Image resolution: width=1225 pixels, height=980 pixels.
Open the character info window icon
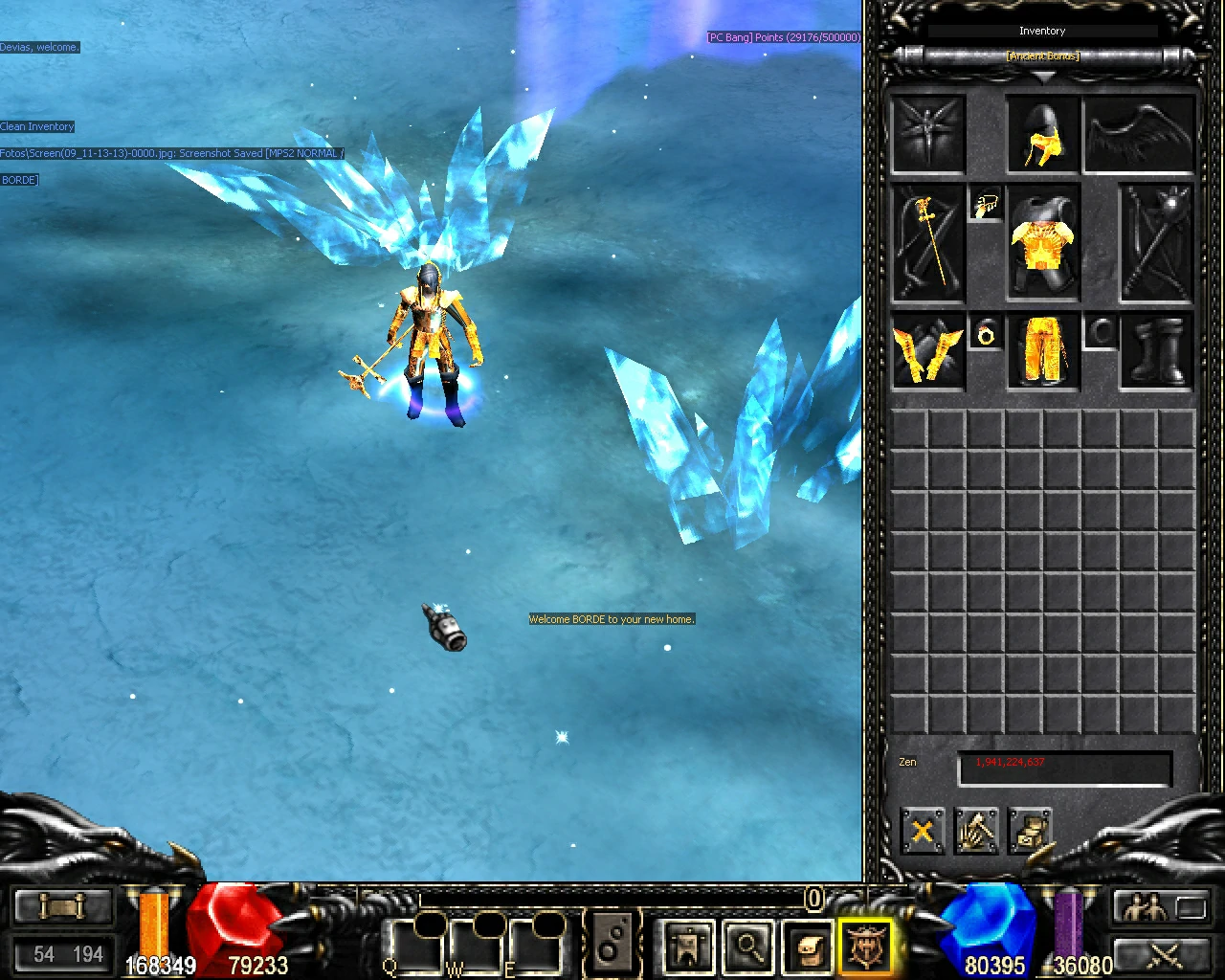coord(687,947)
